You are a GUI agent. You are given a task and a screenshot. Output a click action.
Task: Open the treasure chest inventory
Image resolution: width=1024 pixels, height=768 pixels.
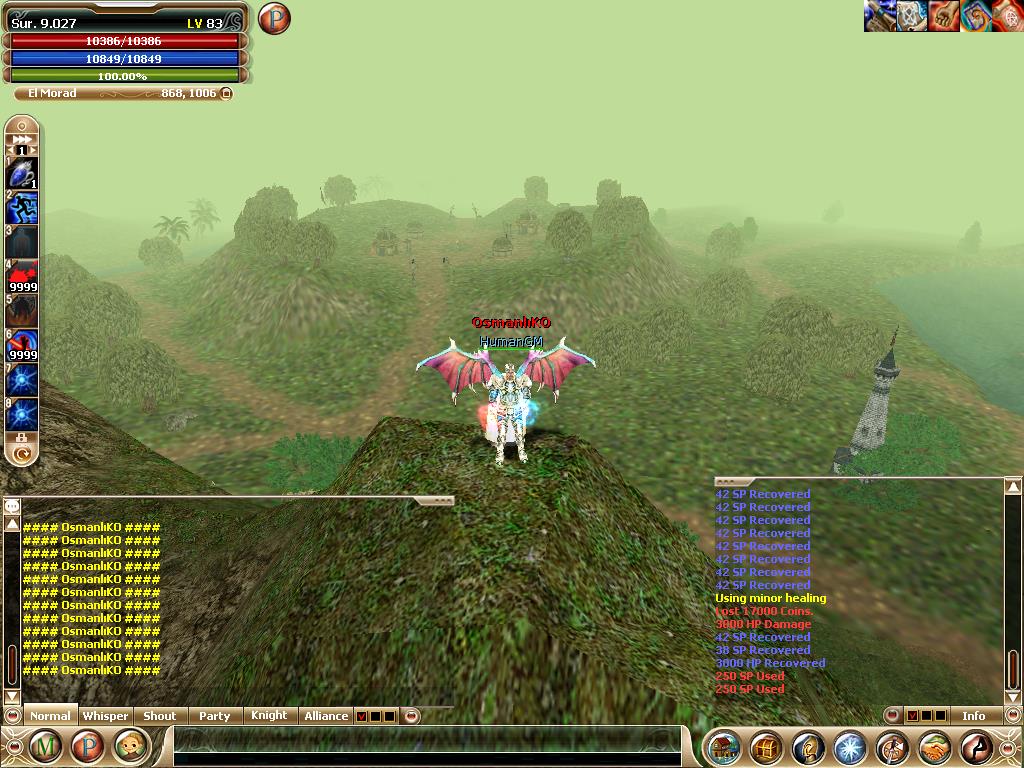[x=767, y=747]
